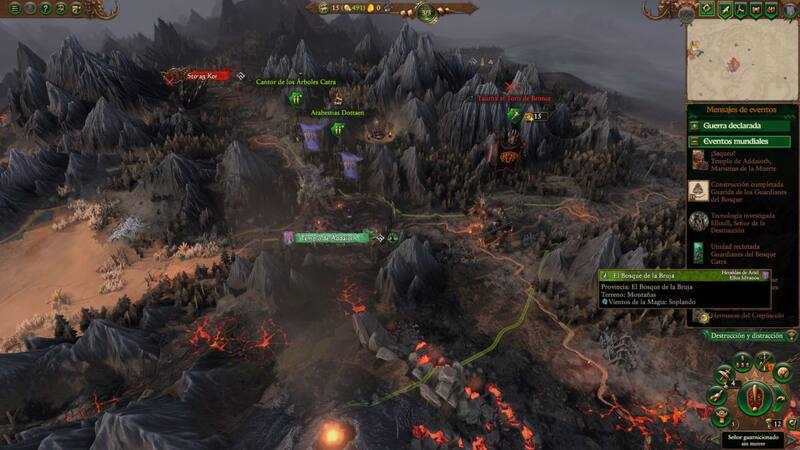Click the turn counter medallion at top

(398, 11)
